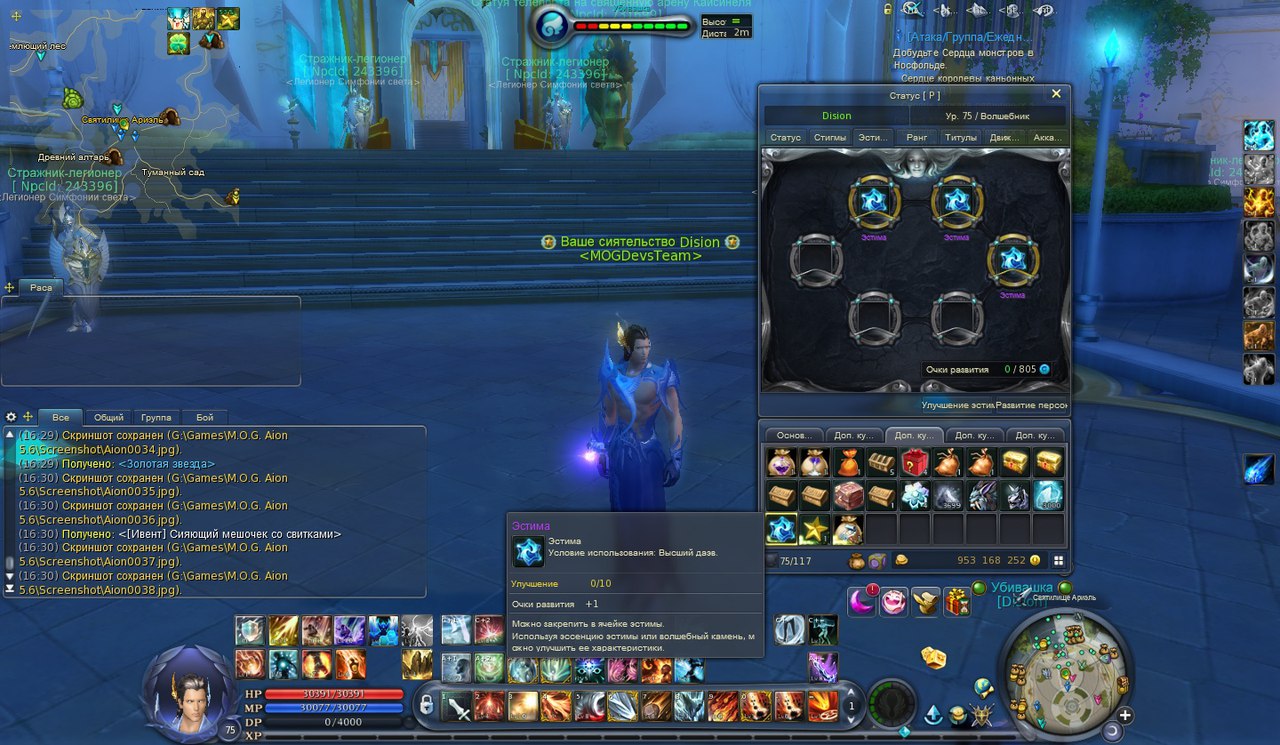Screen dimensions: 1280x745
Task: Open the Основной inventory tab
Action: point(795,436)
